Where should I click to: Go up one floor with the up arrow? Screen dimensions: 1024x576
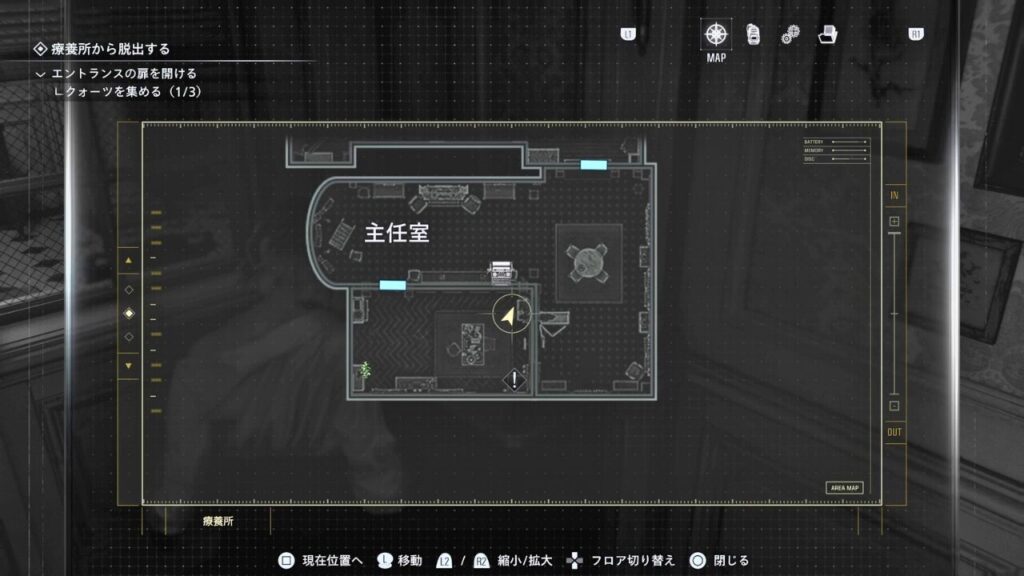click(x=128, y=262)
